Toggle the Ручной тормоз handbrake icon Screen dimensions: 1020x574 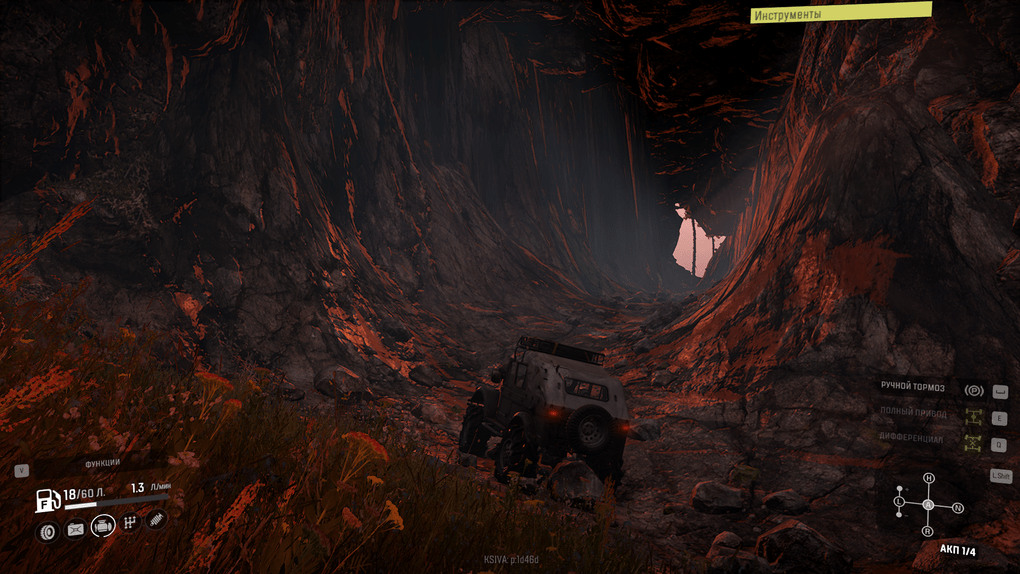[973, 390]
